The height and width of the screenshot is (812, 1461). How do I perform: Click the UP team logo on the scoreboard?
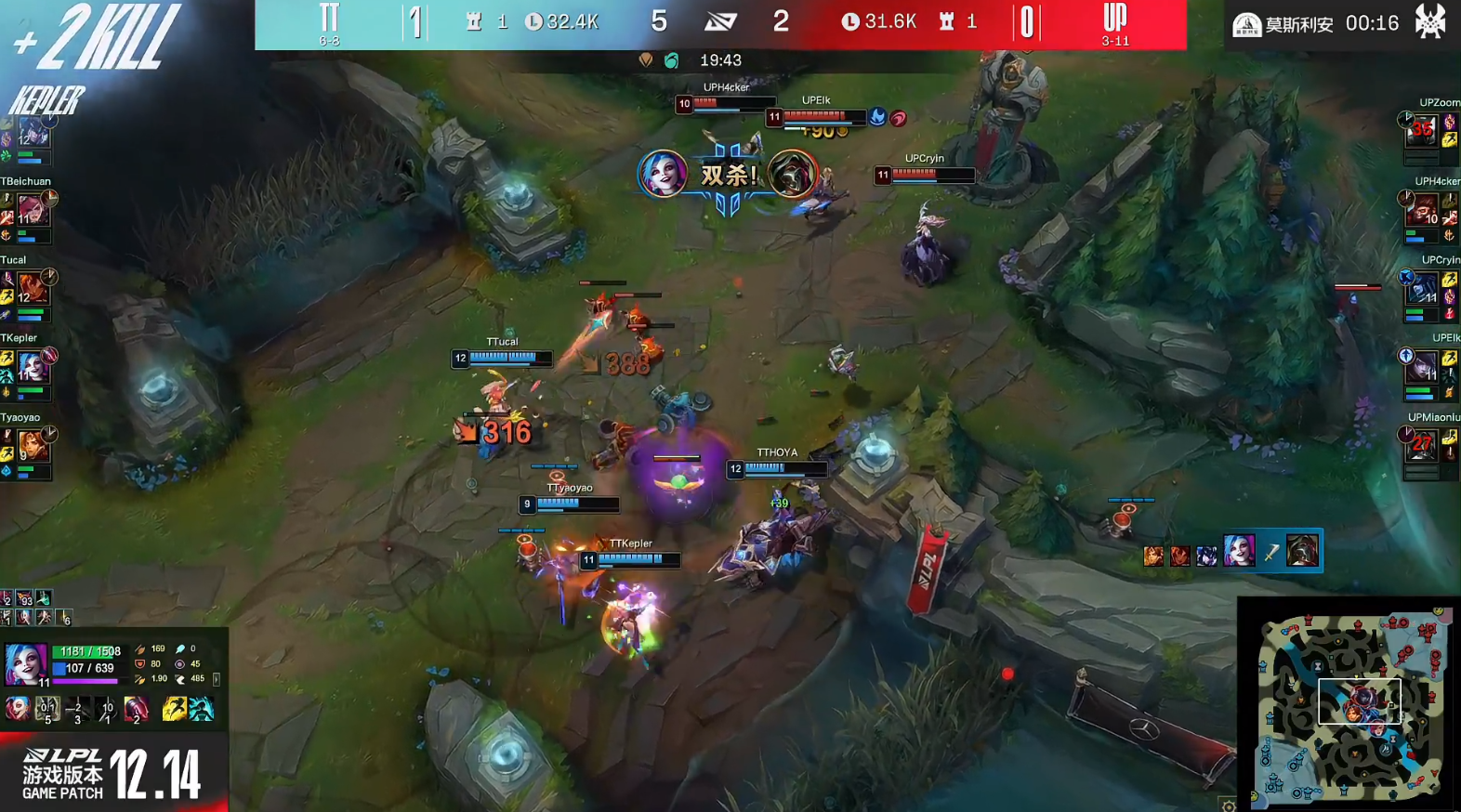(x=1113, y=17)
